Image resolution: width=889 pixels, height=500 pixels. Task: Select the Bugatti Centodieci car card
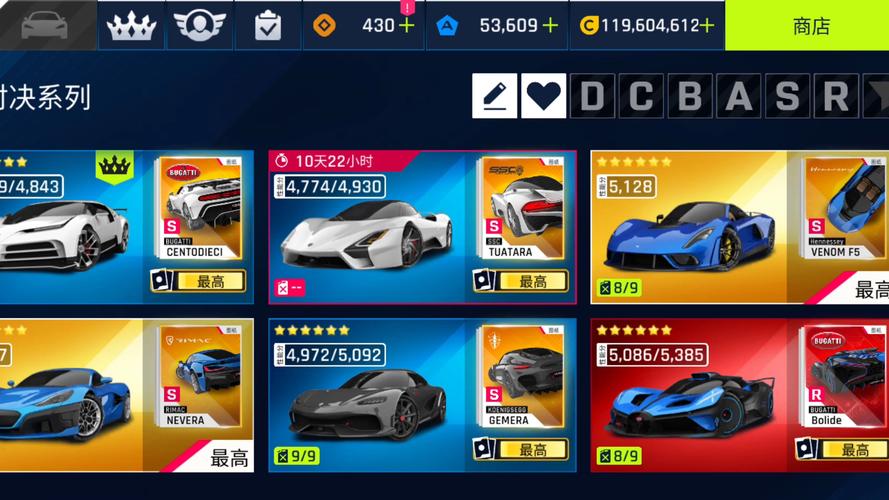[120, 227]
